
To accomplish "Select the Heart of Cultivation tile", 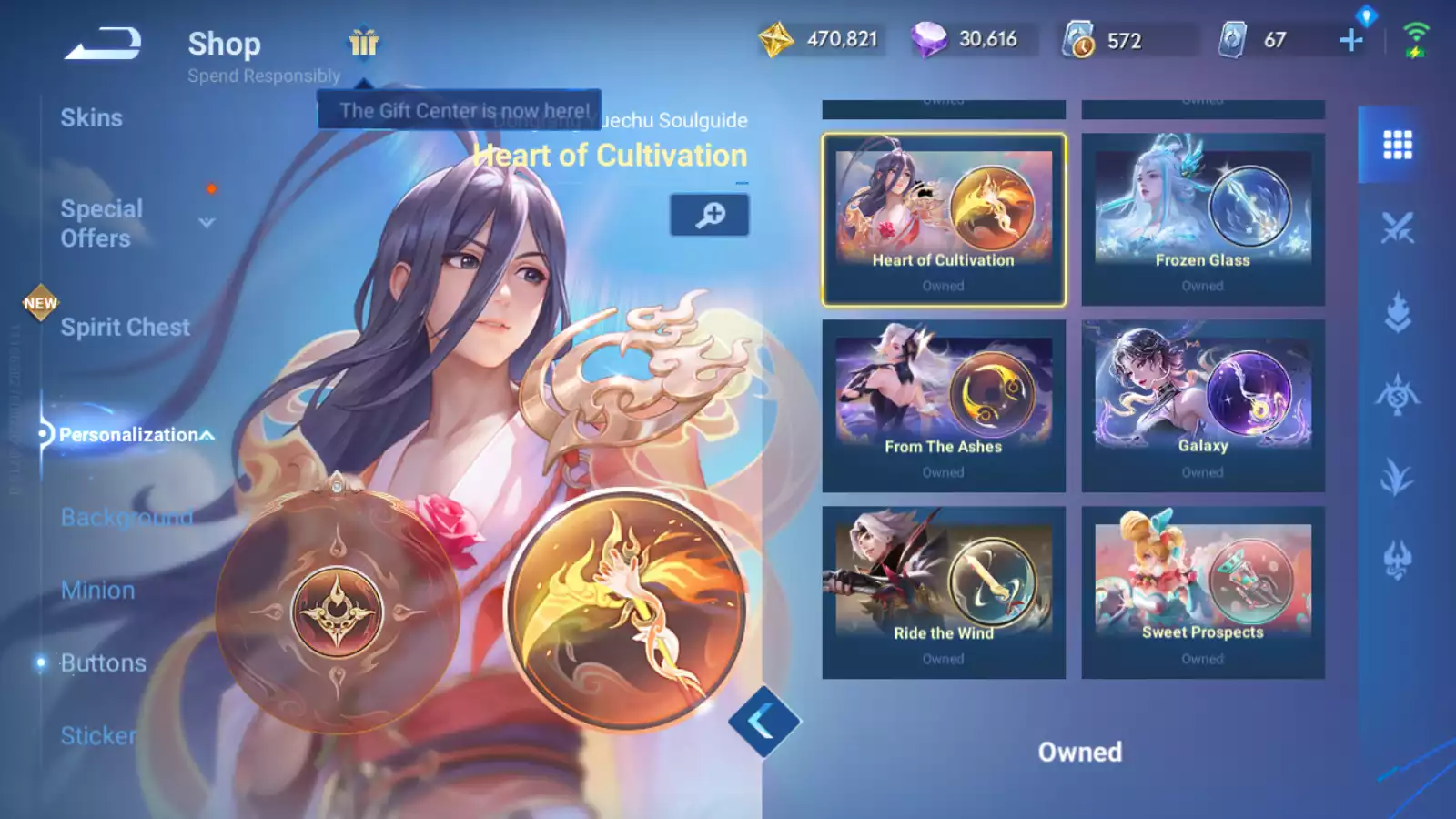I will 944,220.
